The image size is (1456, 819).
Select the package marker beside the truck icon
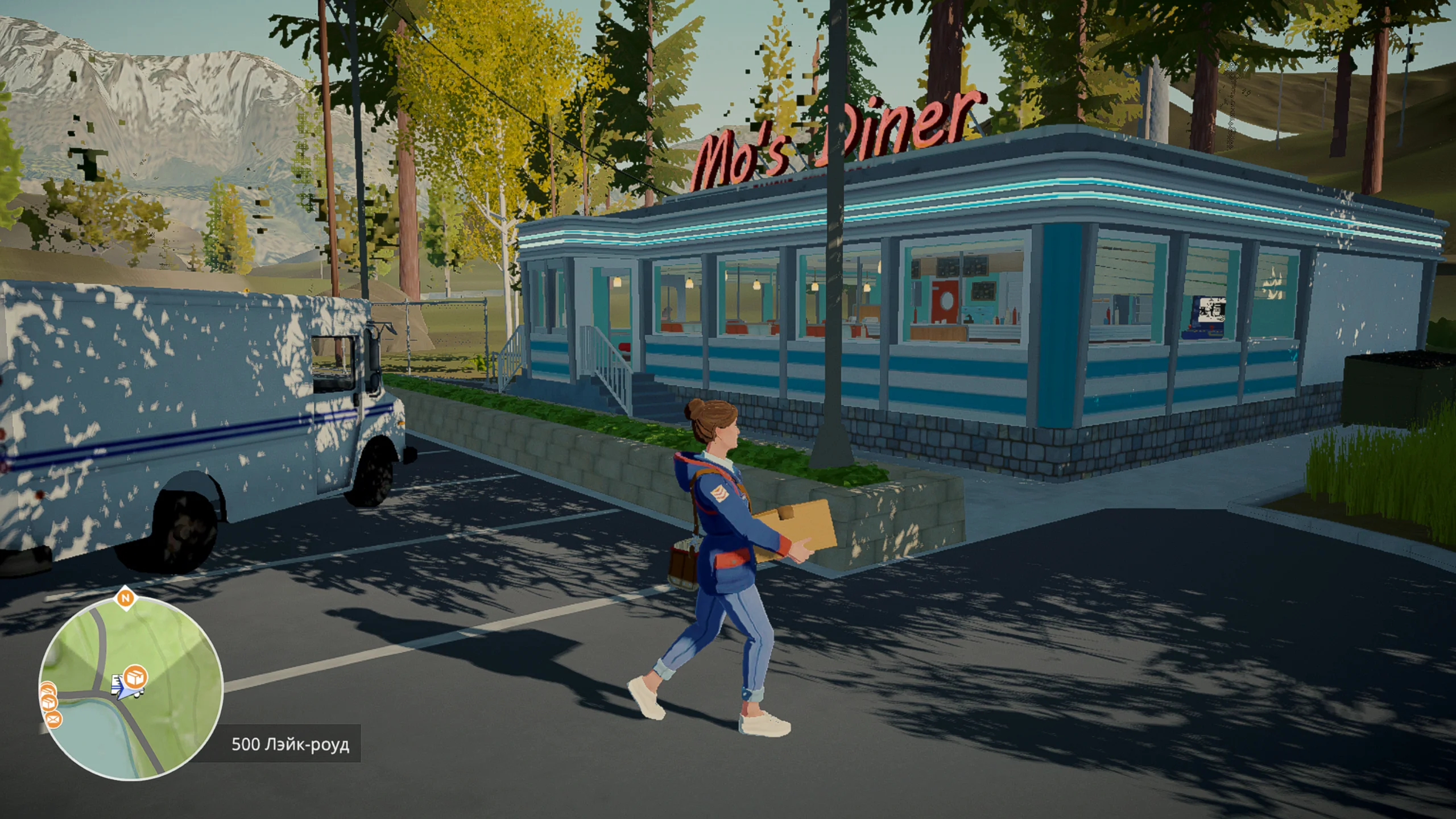coord(136,677)
